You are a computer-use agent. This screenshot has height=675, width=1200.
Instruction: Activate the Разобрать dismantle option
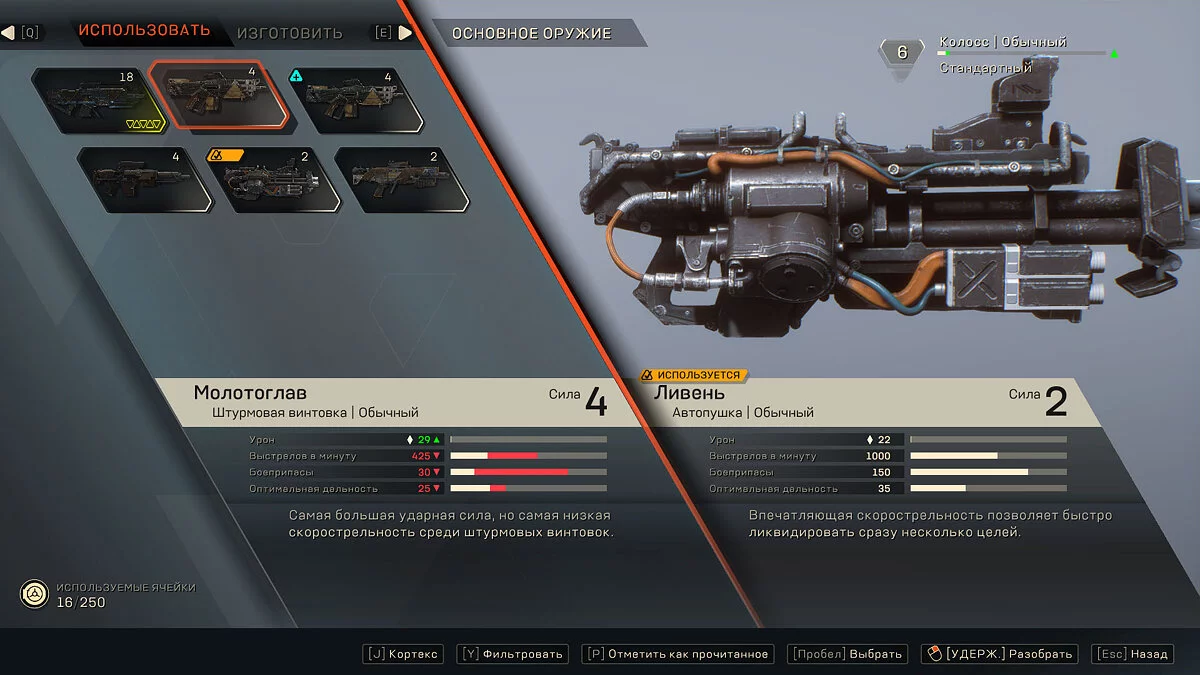pyautogui.click(x=1000, y=654)
